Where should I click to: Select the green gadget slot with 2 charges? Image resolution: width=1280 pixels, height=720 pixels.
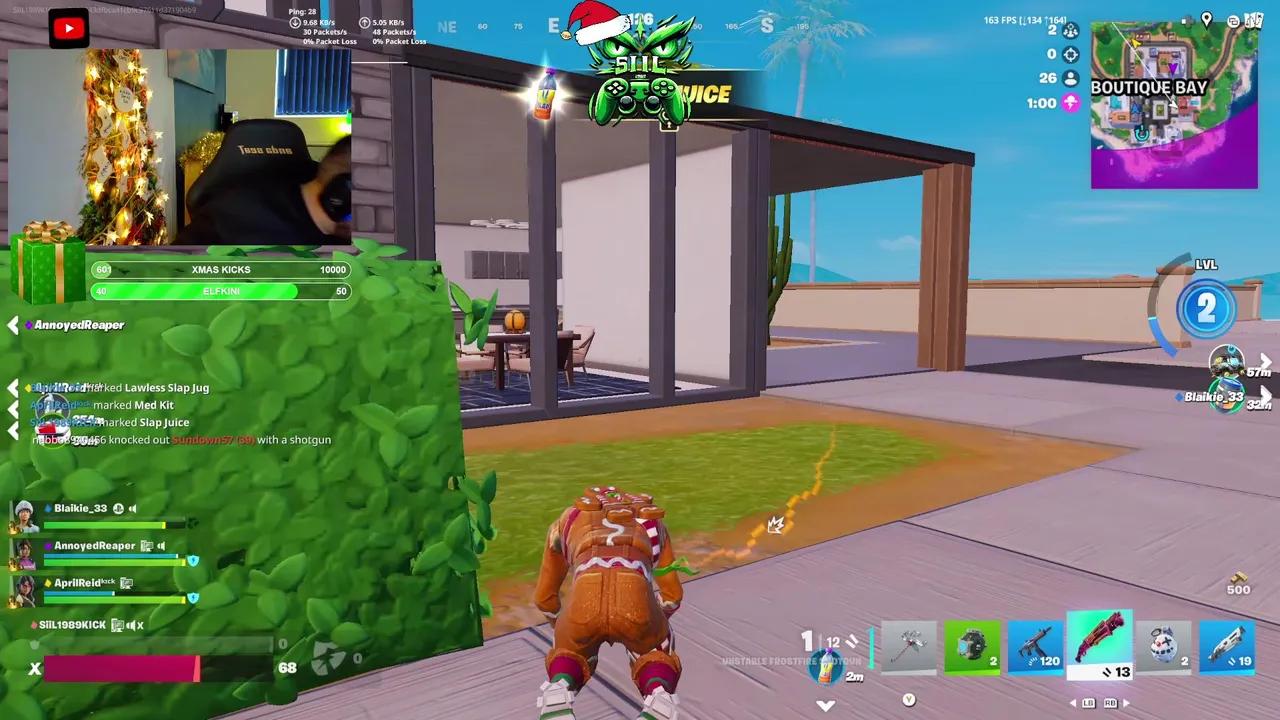click(x=972, y=648)
